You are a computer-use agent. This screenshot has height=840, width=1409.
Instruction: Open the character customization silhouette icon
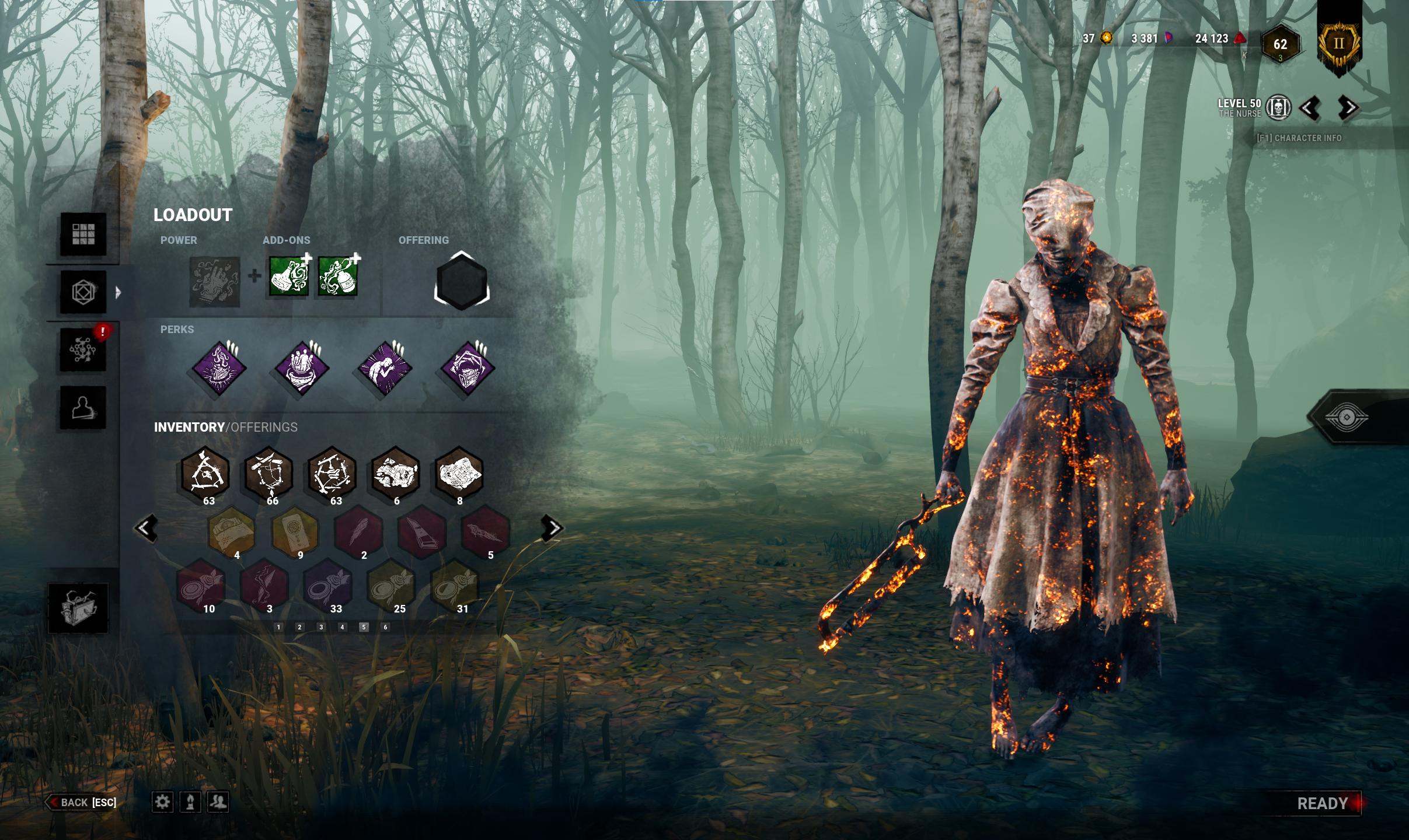[x=83, y=407]
